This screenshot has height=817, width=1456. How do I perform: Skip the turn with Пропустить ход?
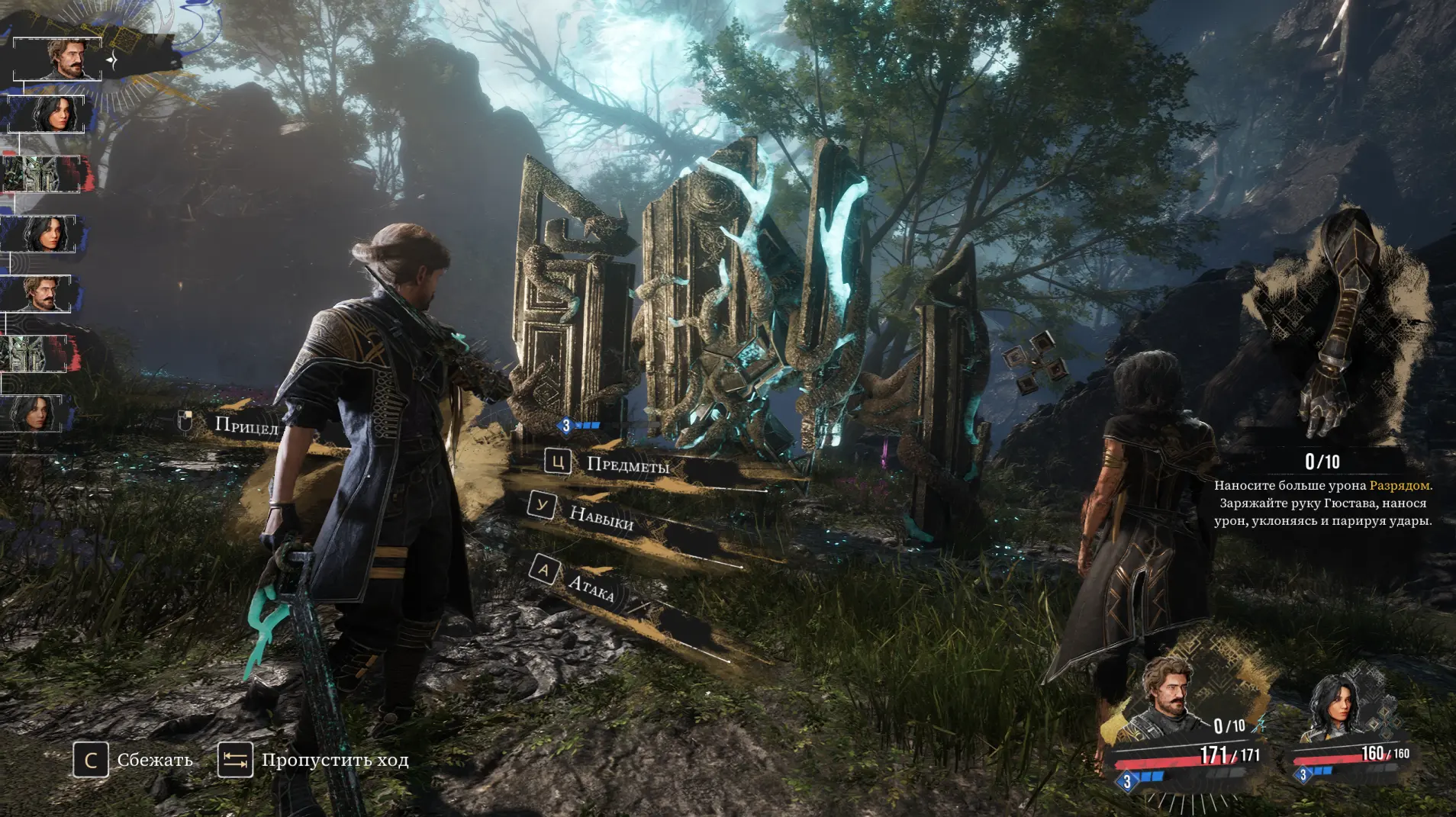point(333,760)
